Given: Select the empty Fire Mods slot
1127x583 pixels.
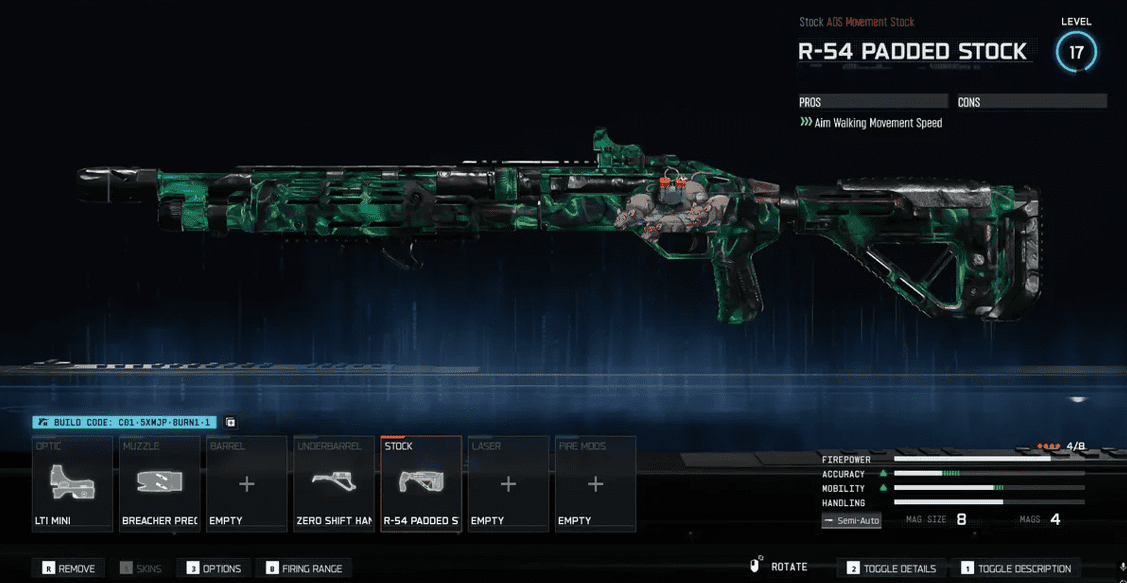Looking at the screenshot, I should click(595, 484).
